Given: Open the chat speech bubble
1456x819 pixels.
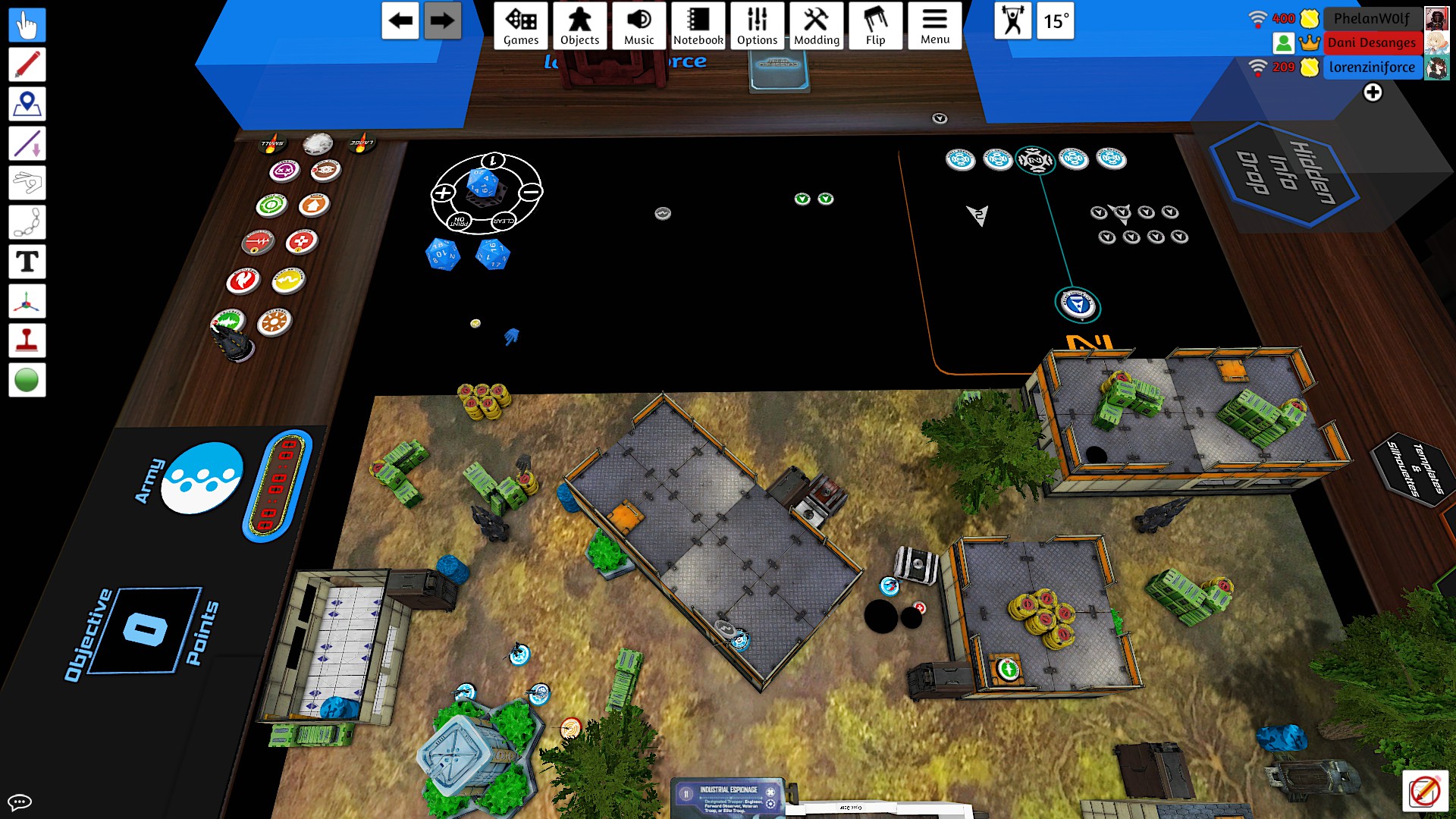Looking at the screenshot, I should (x=19, y=802).
